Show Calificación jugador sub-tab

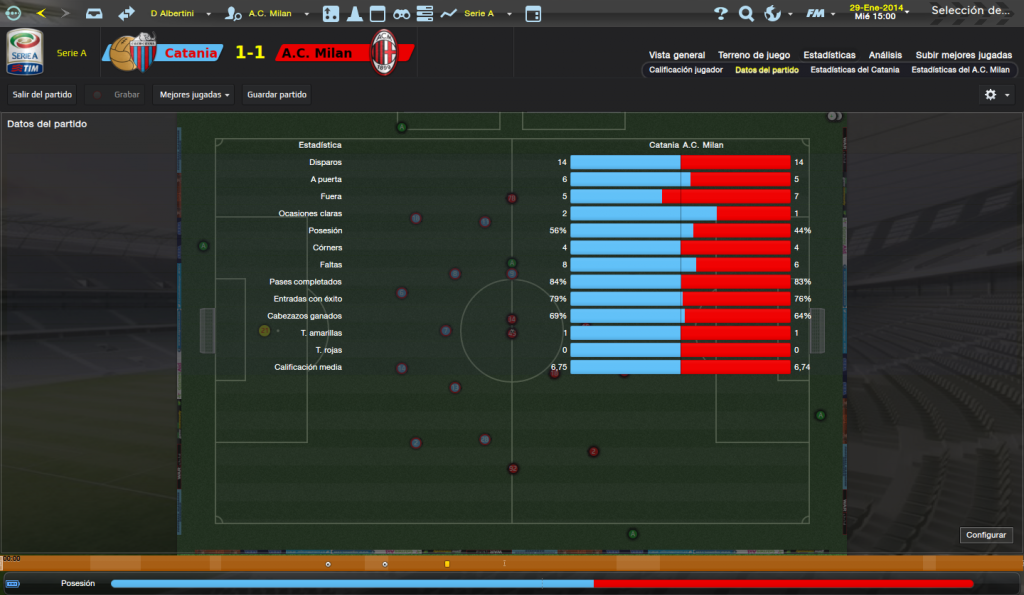685,70
